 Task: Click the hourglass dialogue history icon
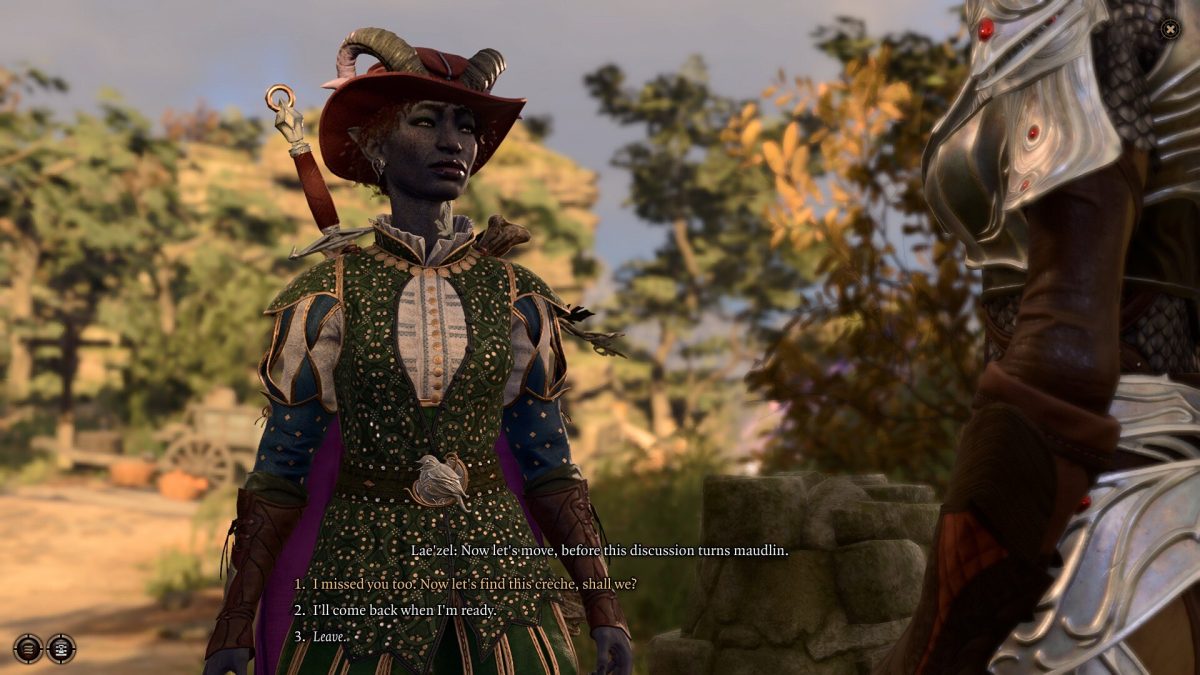click(61, 648)
